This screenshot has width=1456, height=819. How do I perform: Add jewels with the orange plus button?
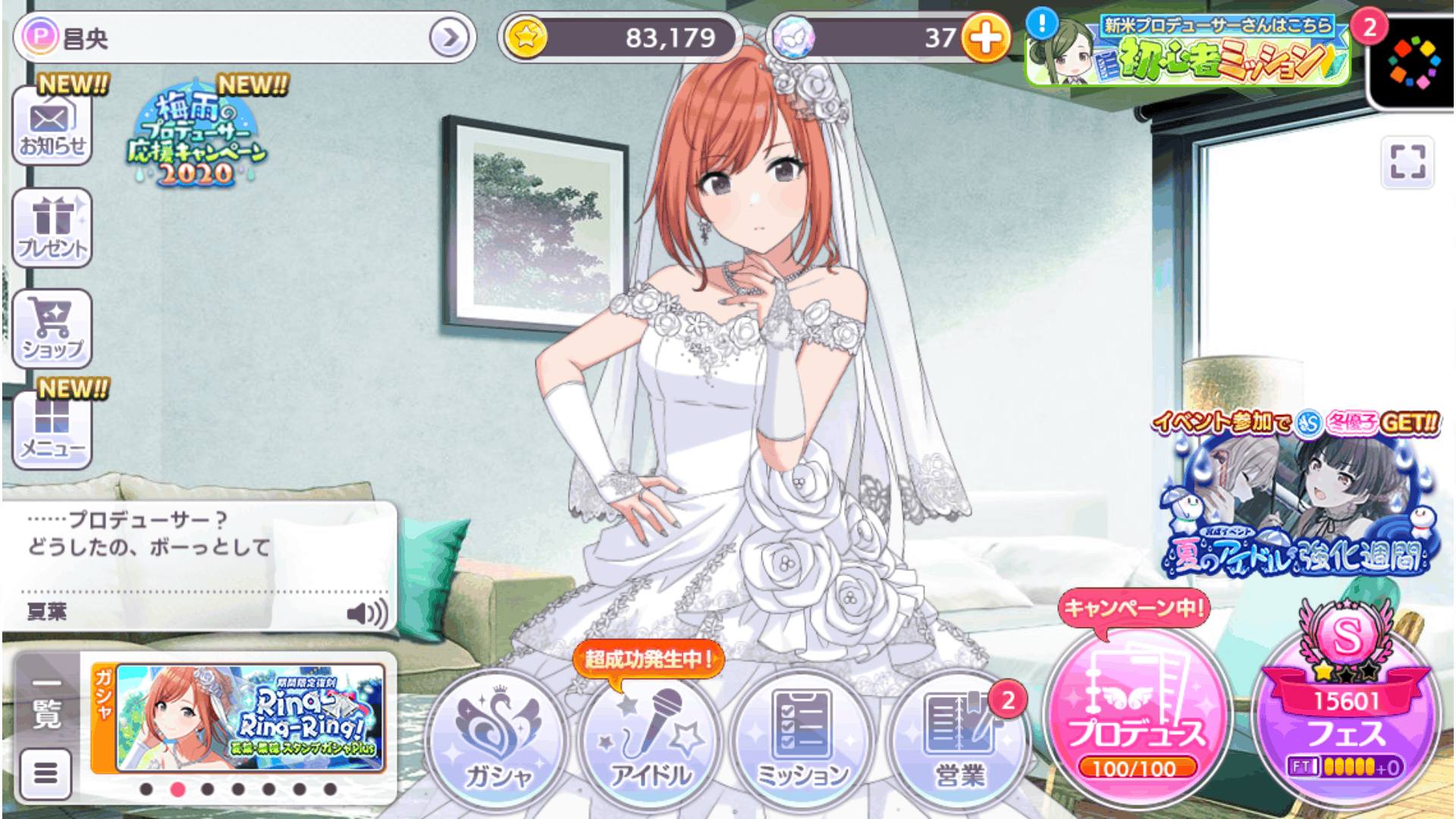(985, 37)
